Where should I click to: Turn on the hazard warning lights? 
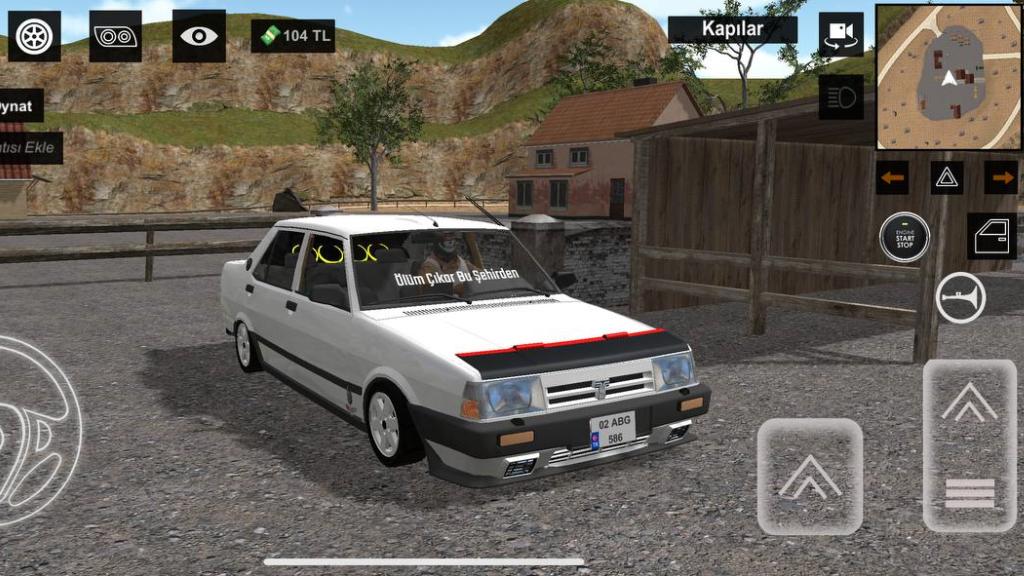tap(947, 178)
